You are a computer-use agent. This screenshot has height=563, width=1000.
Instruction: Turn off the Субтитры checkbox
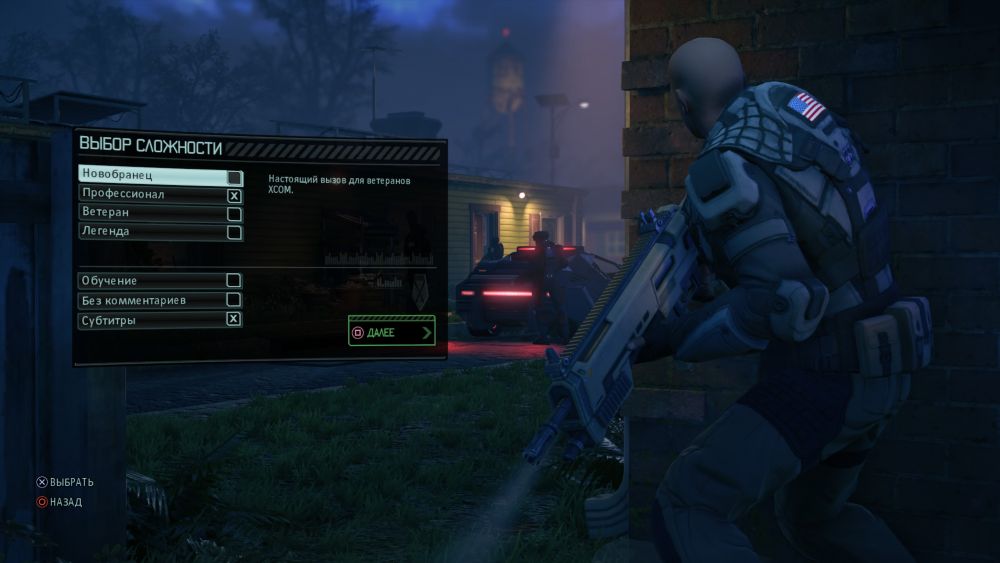233,320
